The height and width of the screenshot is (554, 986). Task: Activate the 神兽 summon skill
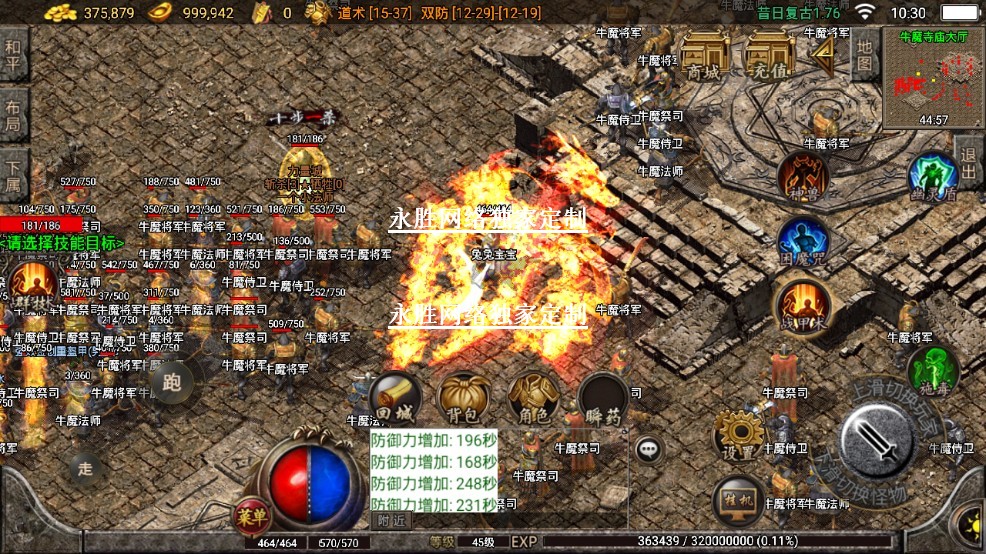point(803,176)
